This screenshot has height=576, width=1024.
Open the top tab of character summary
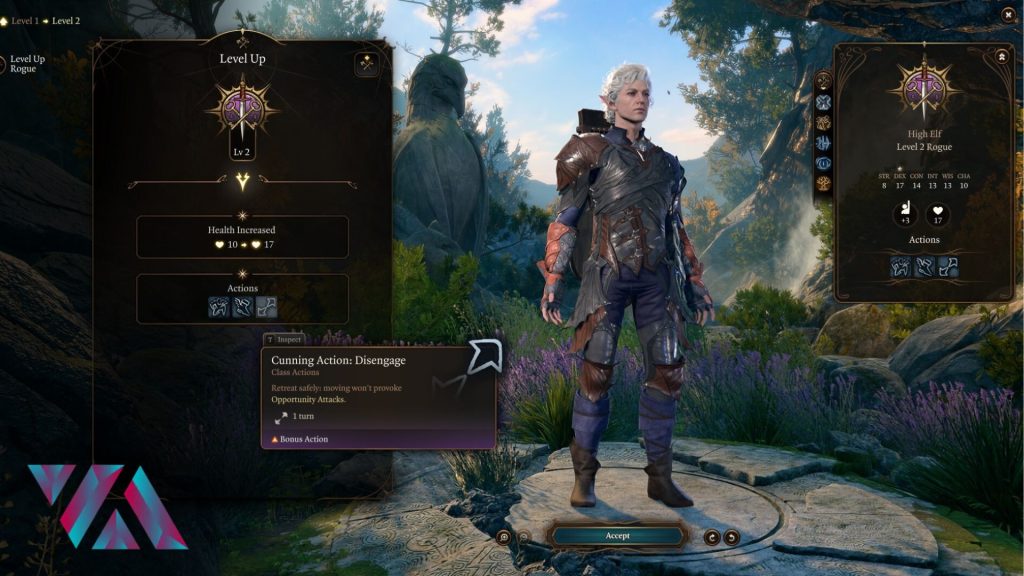coord(824,81)
